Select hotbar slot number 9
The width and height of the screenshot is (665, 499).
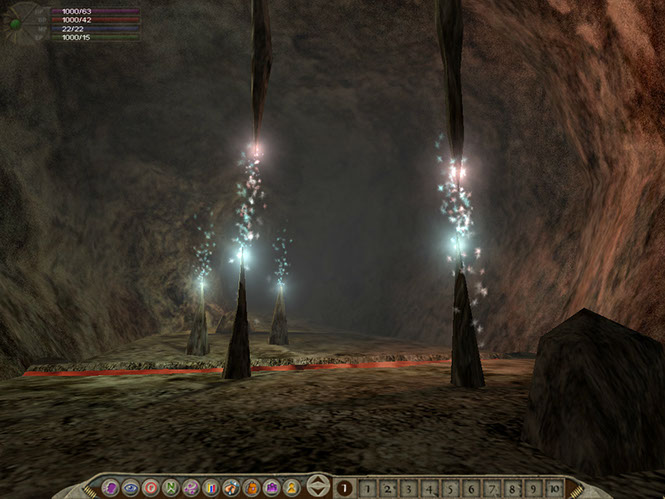[532, 488]
